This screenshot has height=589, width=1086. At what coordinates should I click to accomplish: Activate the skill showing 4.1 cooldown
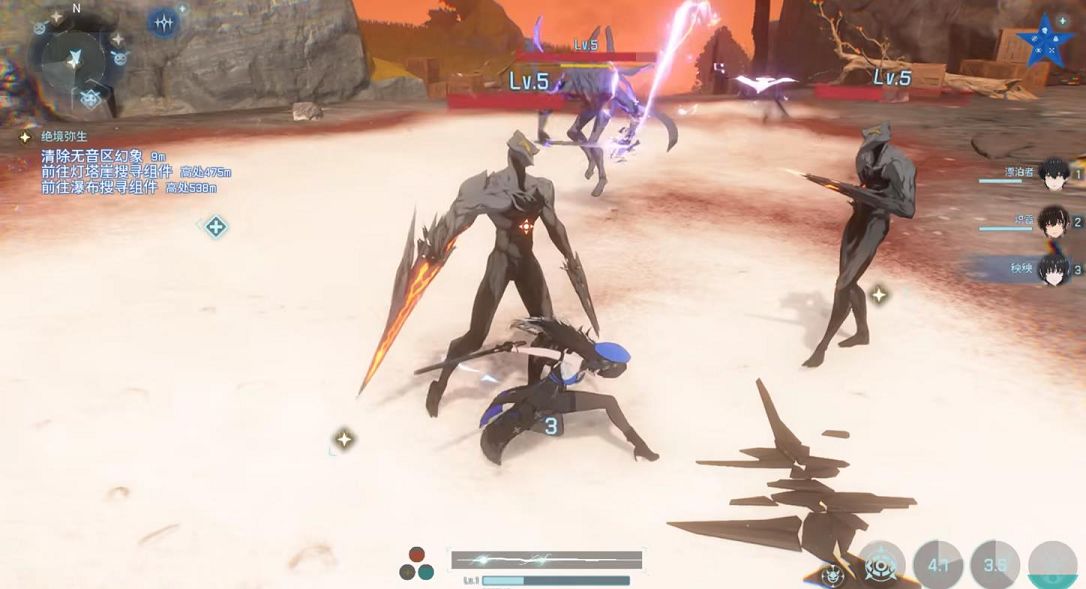[938, 565]
